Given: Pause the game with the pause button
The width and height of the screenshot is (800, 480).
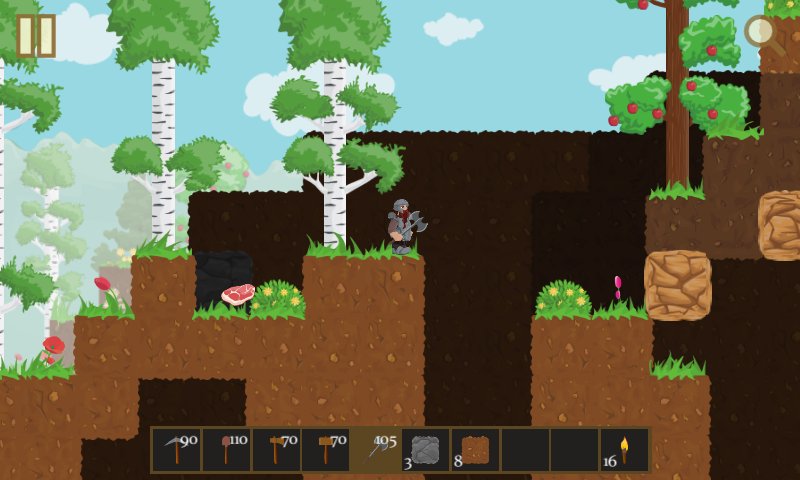Looking at the screenshot, I should pyautogui.click(x=36, y=35).
